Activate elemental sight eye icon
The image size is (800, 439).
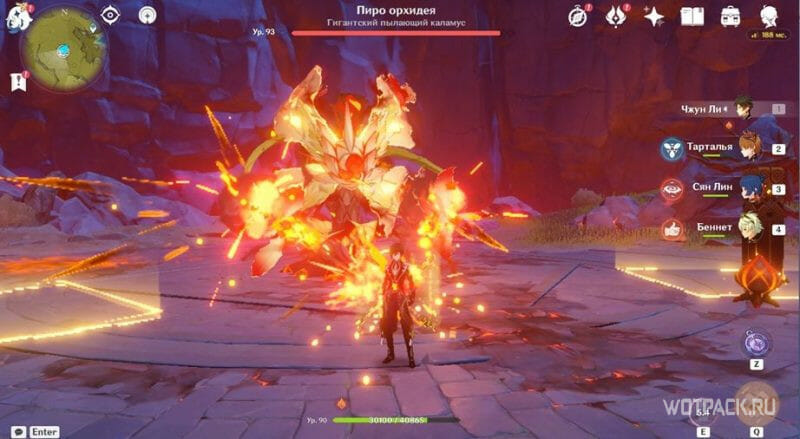click(x=111, y=15)
